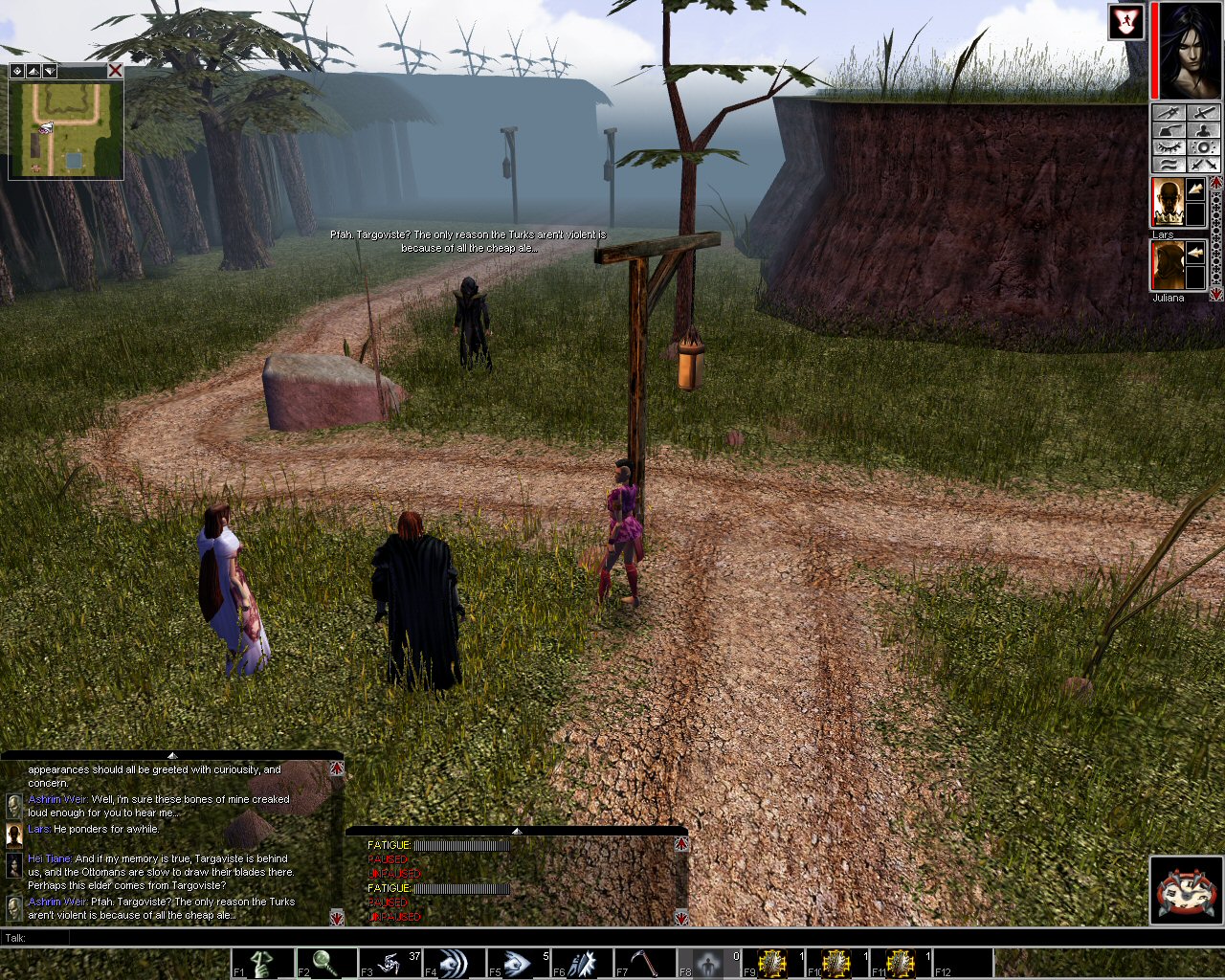Activate the F7 scythe quickslot

pyautogui.click(x=645, y=963)
